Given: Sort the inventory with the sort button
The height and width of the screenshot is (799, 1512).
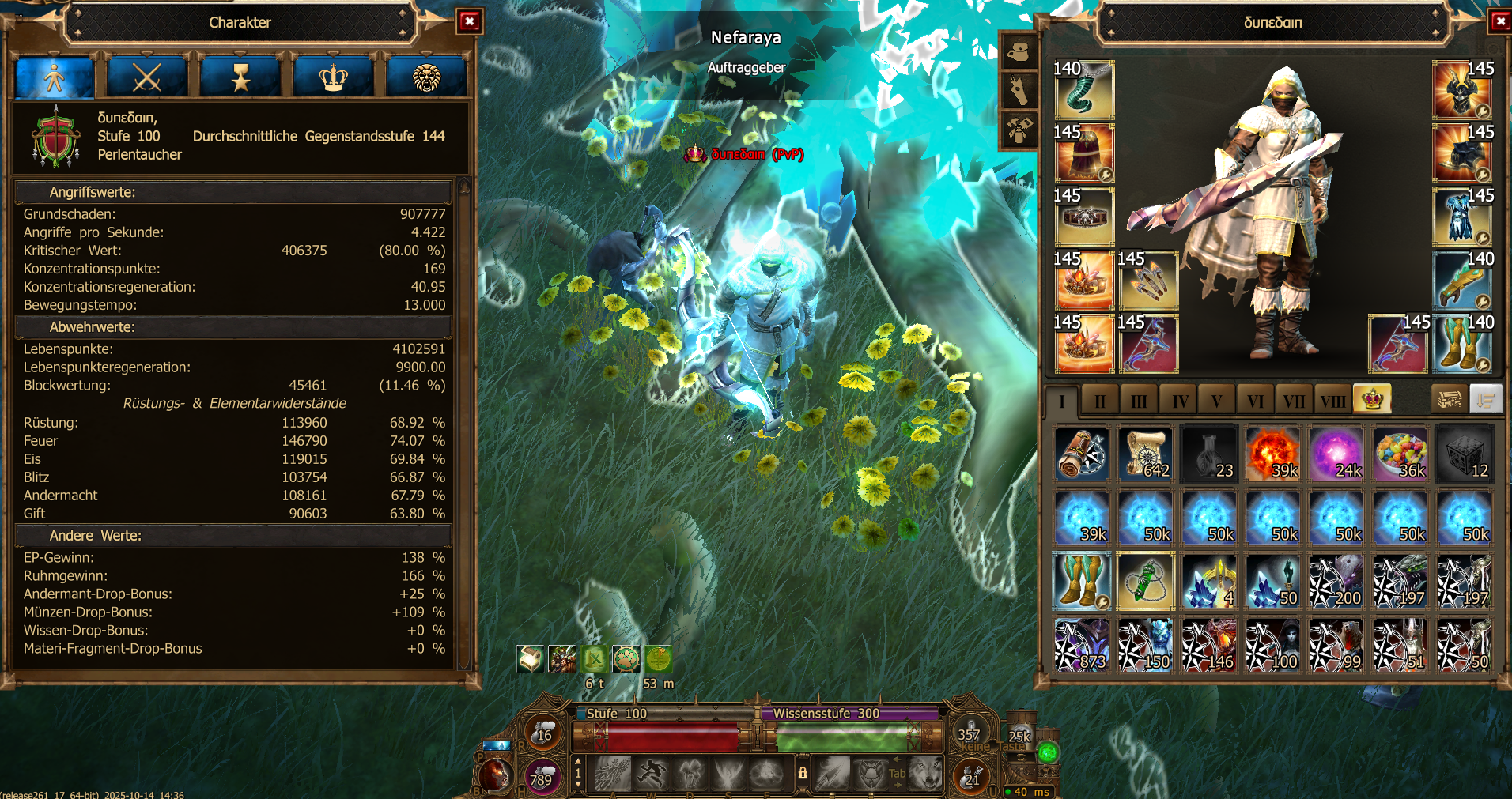Looking at the screenshot, I should (x=1485, y=400).
